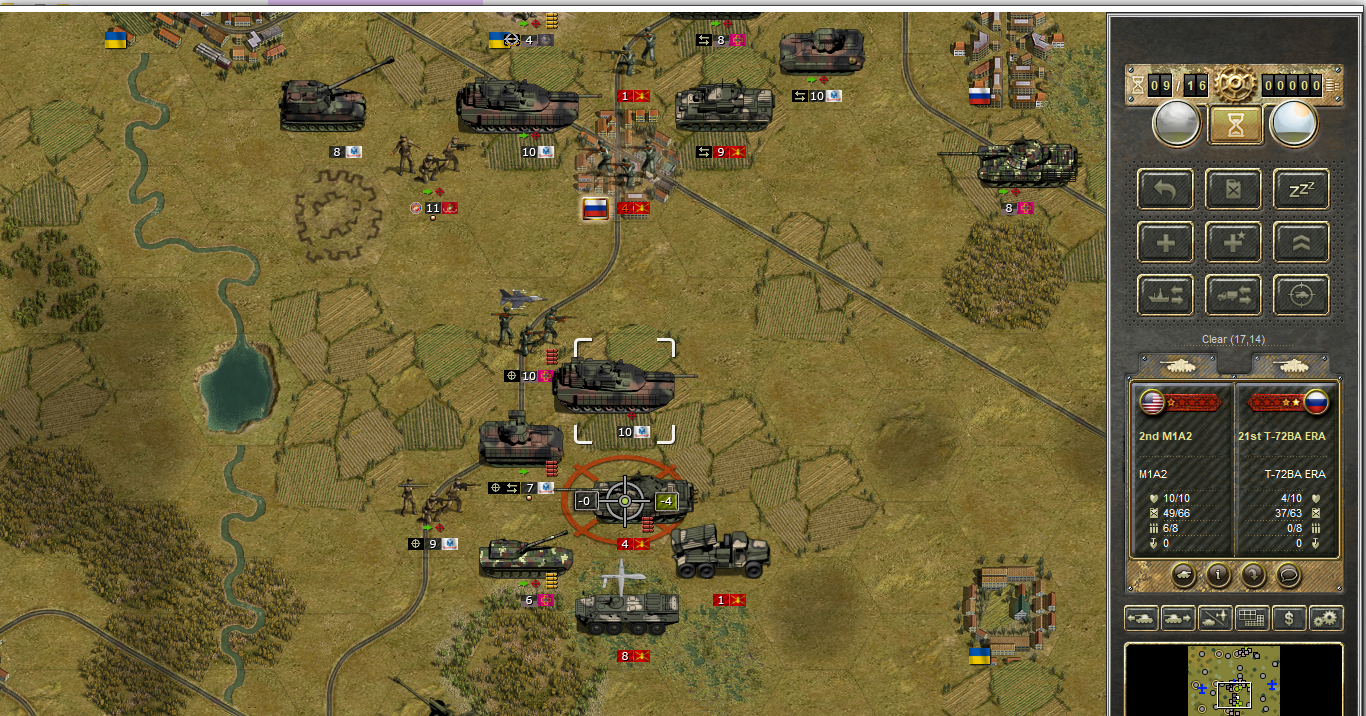Select the plus-with-star elite replacements button
Viewport: 1366px width, 716px height.
click(1233, 242)
